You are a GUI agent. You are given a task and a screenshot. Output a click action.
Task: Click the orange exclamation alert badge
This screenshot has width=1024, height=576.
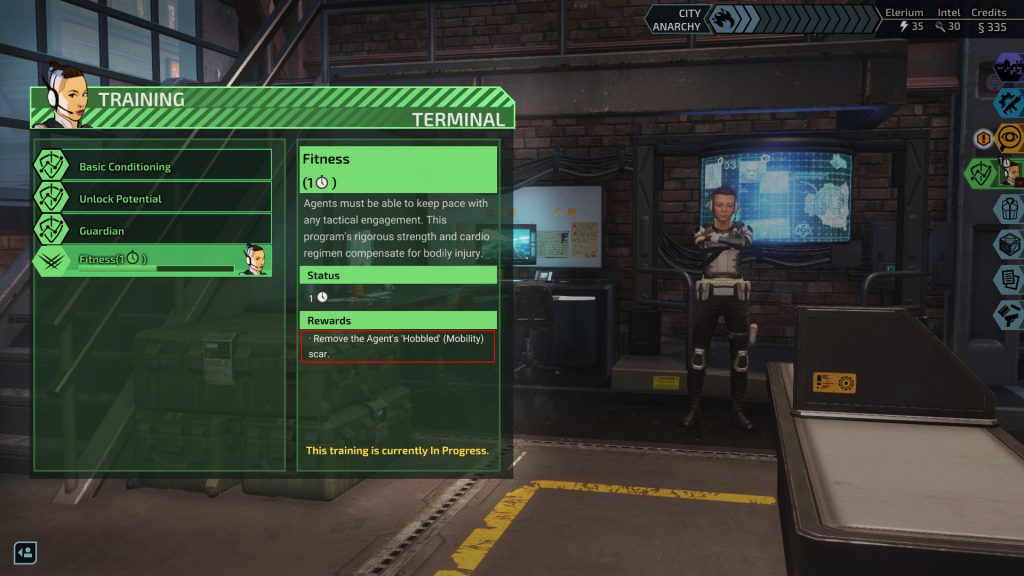(x=984, y=139)
